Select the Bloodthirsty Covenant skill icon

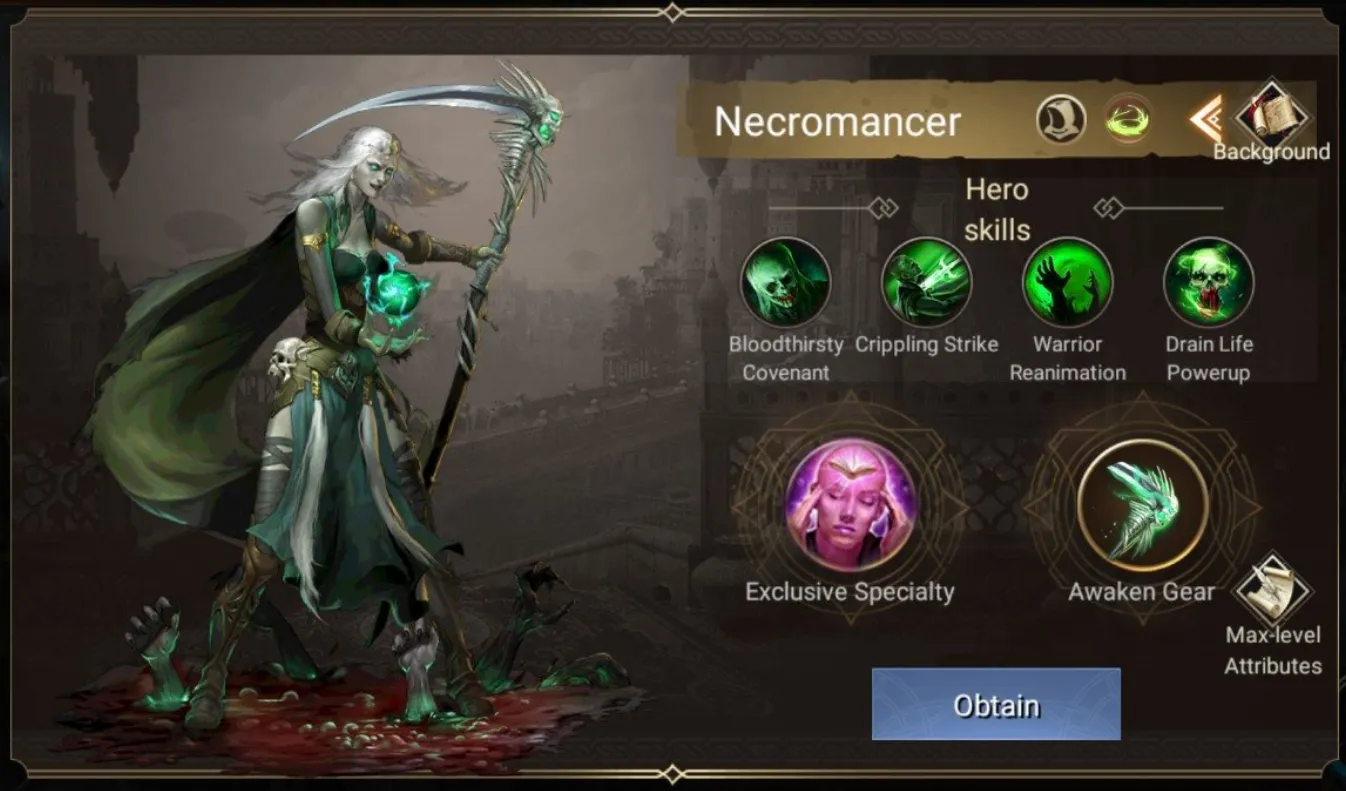[x=786, y=285]
